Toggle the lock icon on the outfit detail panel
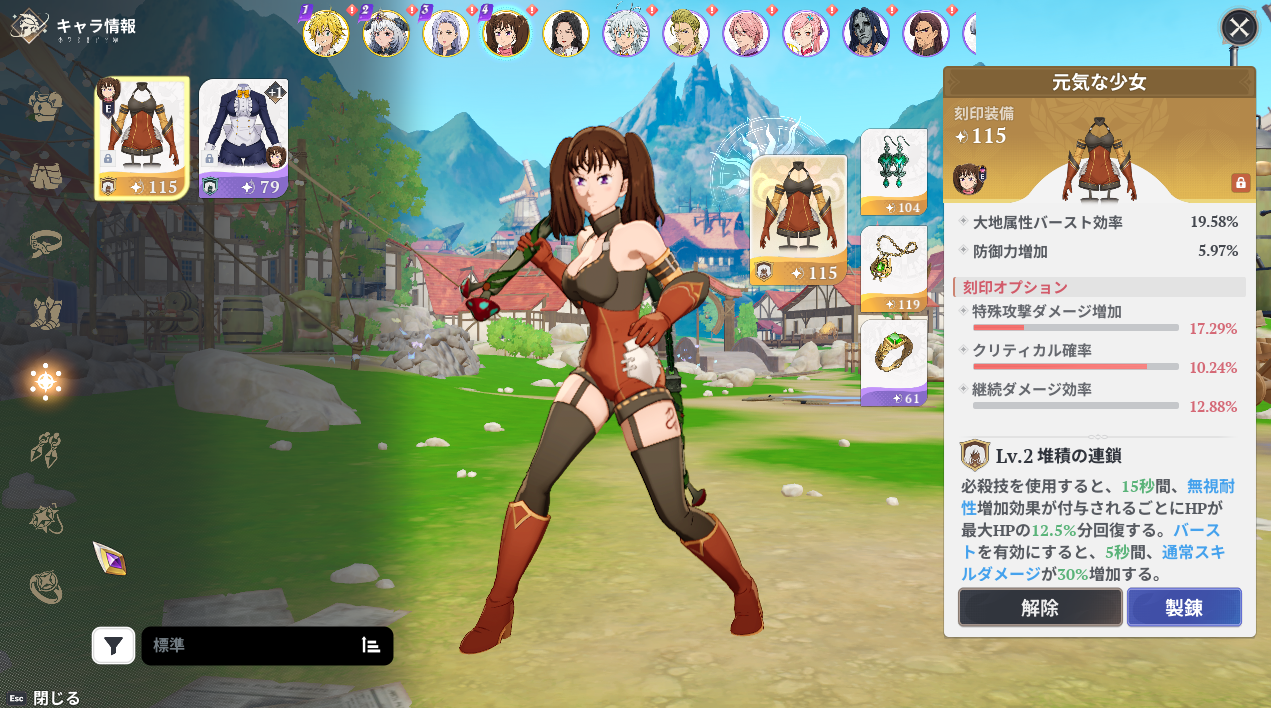 pos(1240,183)
